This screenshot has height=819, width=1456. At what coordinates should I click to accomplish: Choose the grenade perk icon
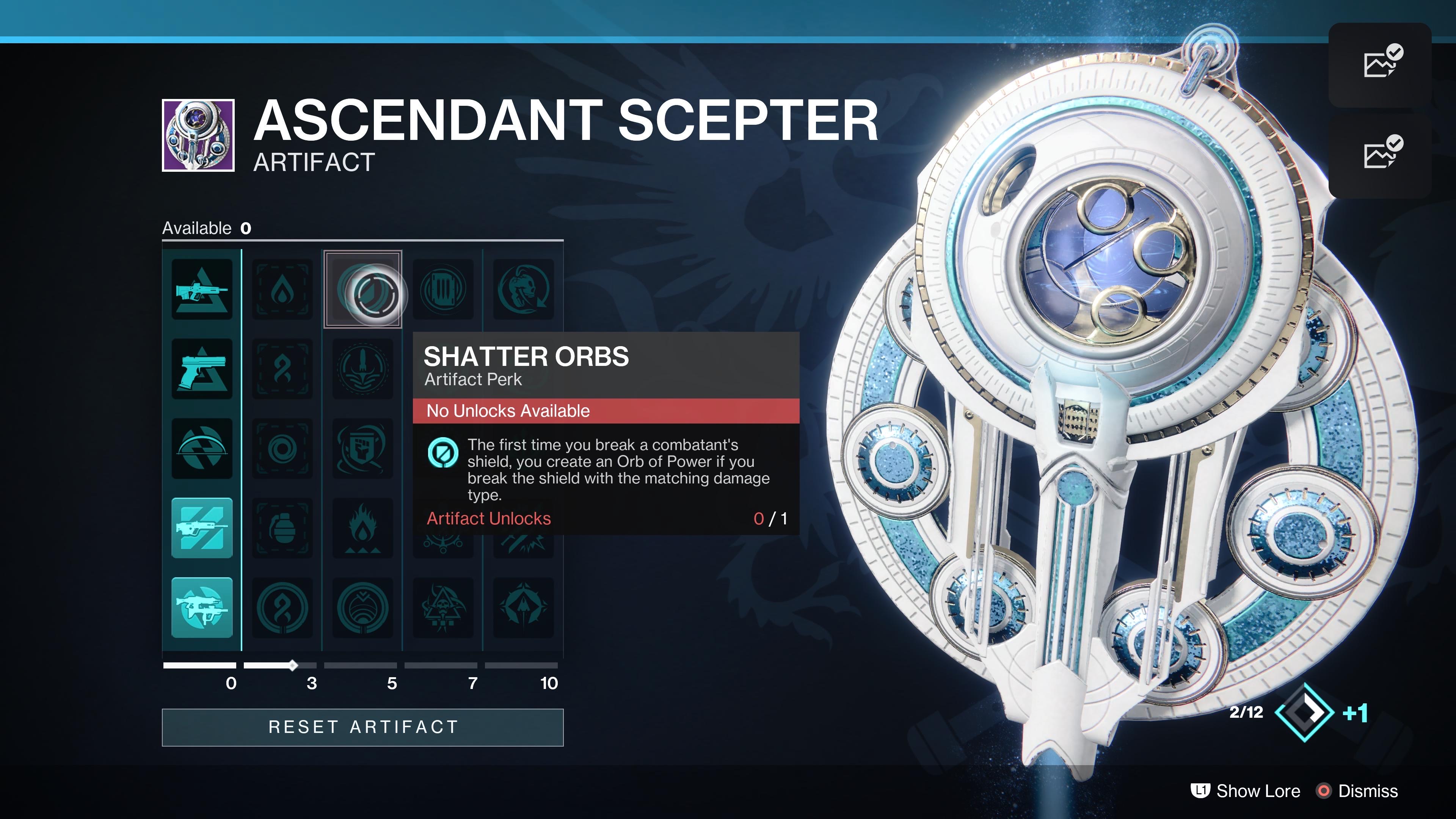(282, 528)
